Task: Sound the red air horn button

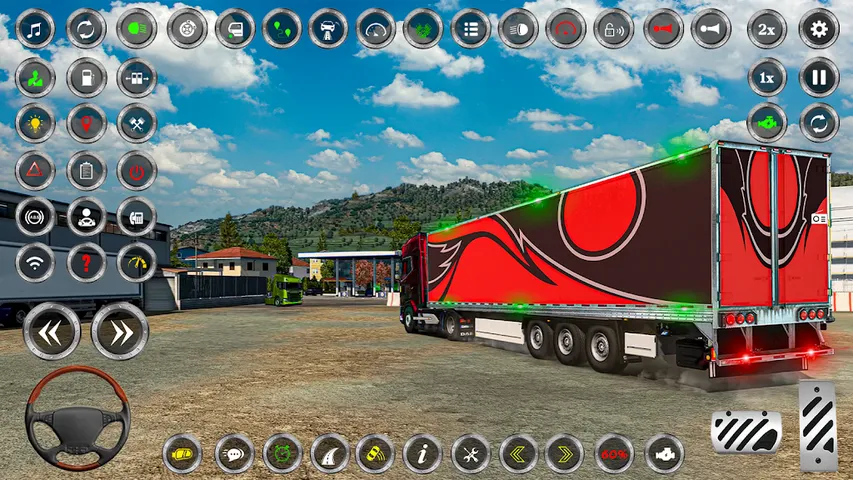Action: coord(663,28)
